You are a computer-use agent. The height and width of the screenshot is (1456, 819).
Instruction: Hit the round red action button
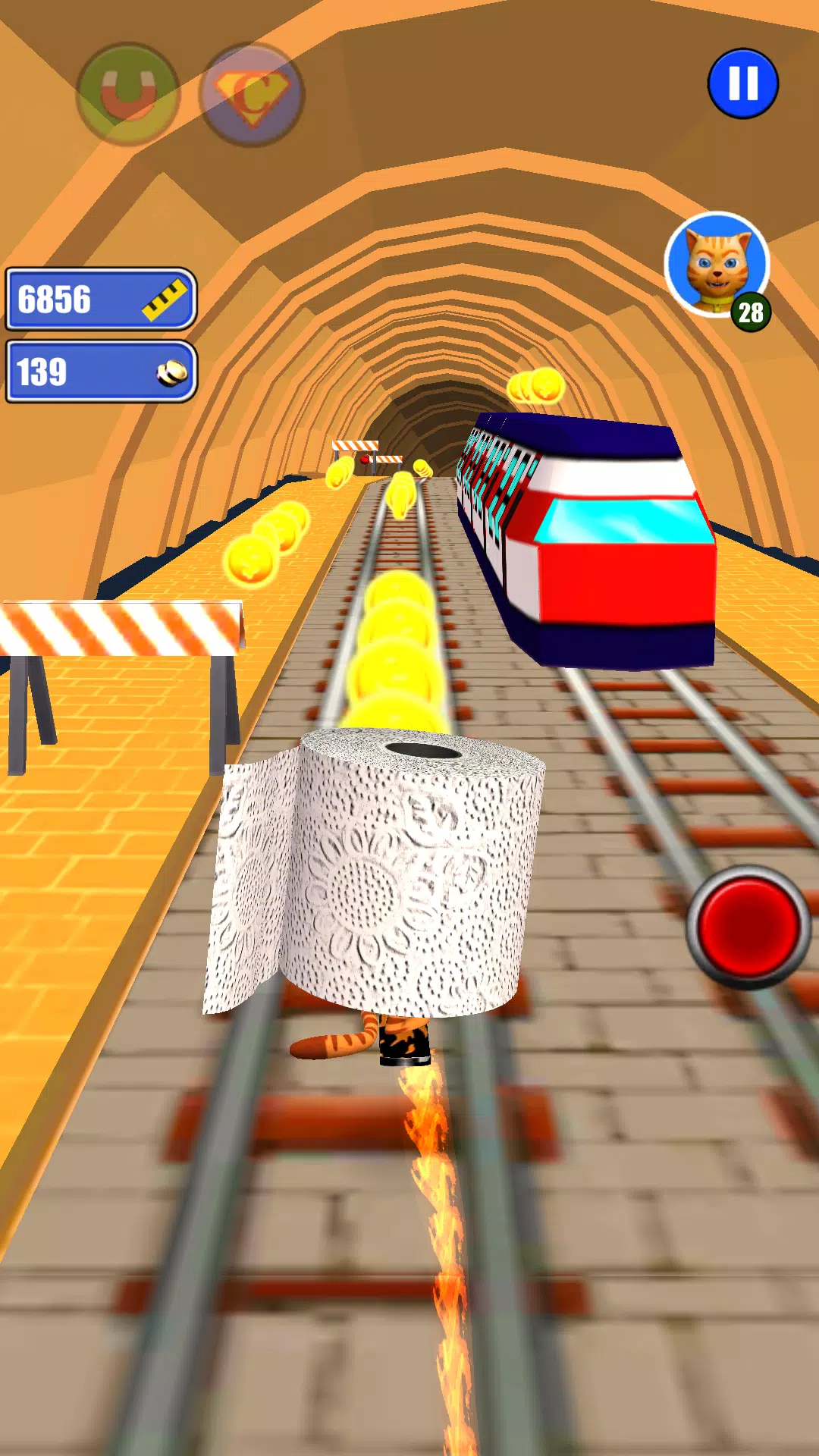[x=748, y=927]
